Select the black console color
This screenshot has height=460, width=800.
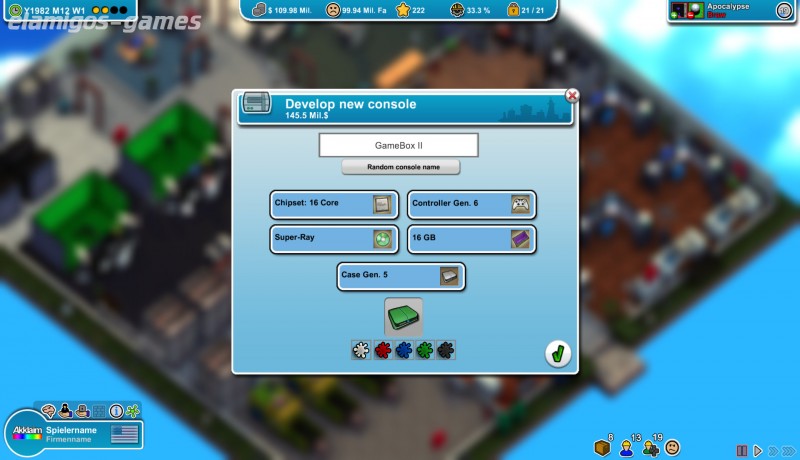(x=445, y=350)
